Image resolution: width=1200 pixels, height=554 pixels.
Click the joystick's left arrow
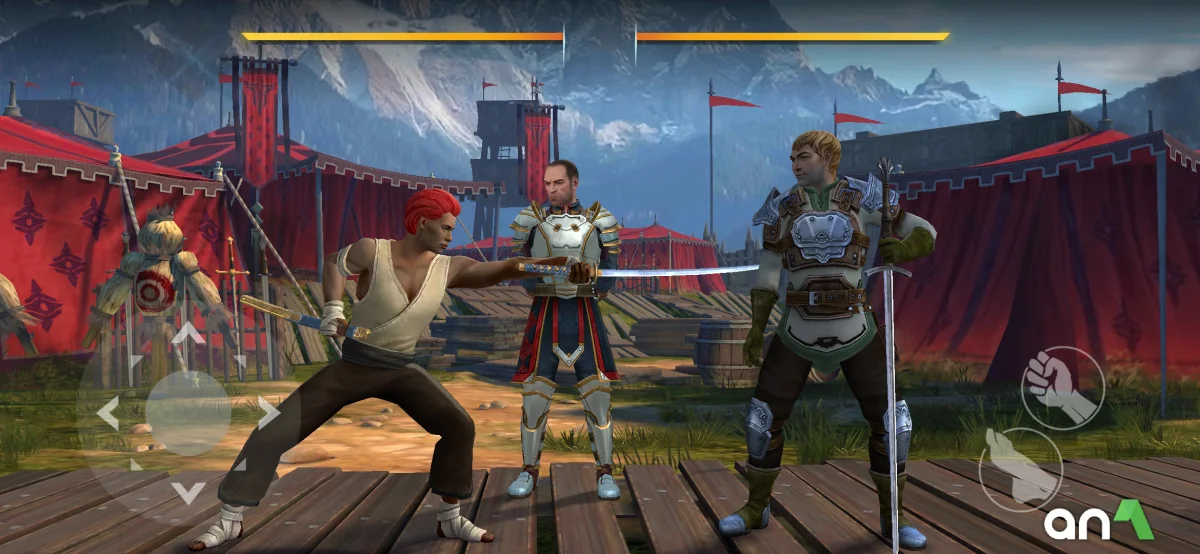(107, 412)
